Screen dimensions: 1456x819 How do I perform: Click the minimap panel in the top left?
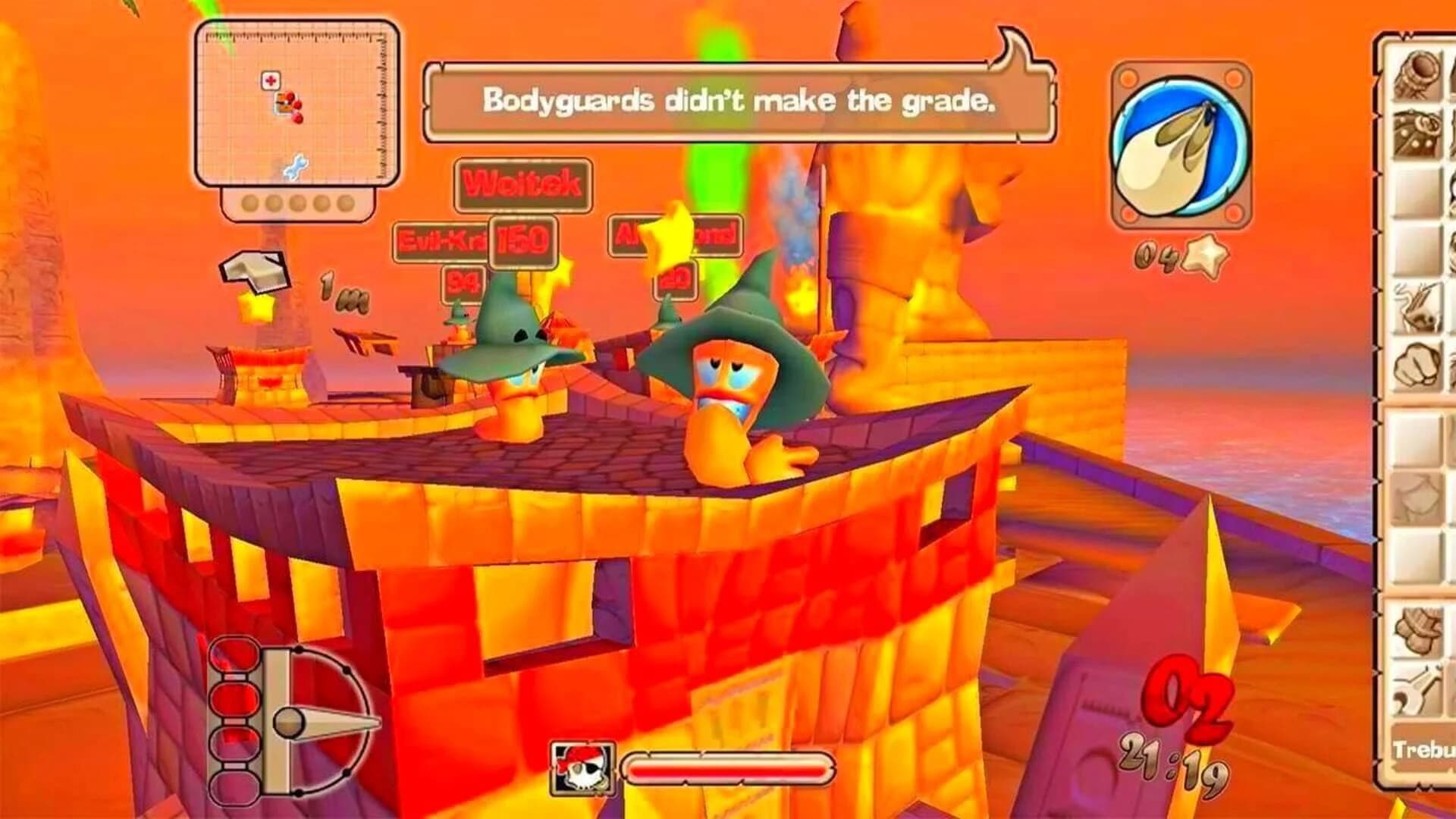(296, 106)
